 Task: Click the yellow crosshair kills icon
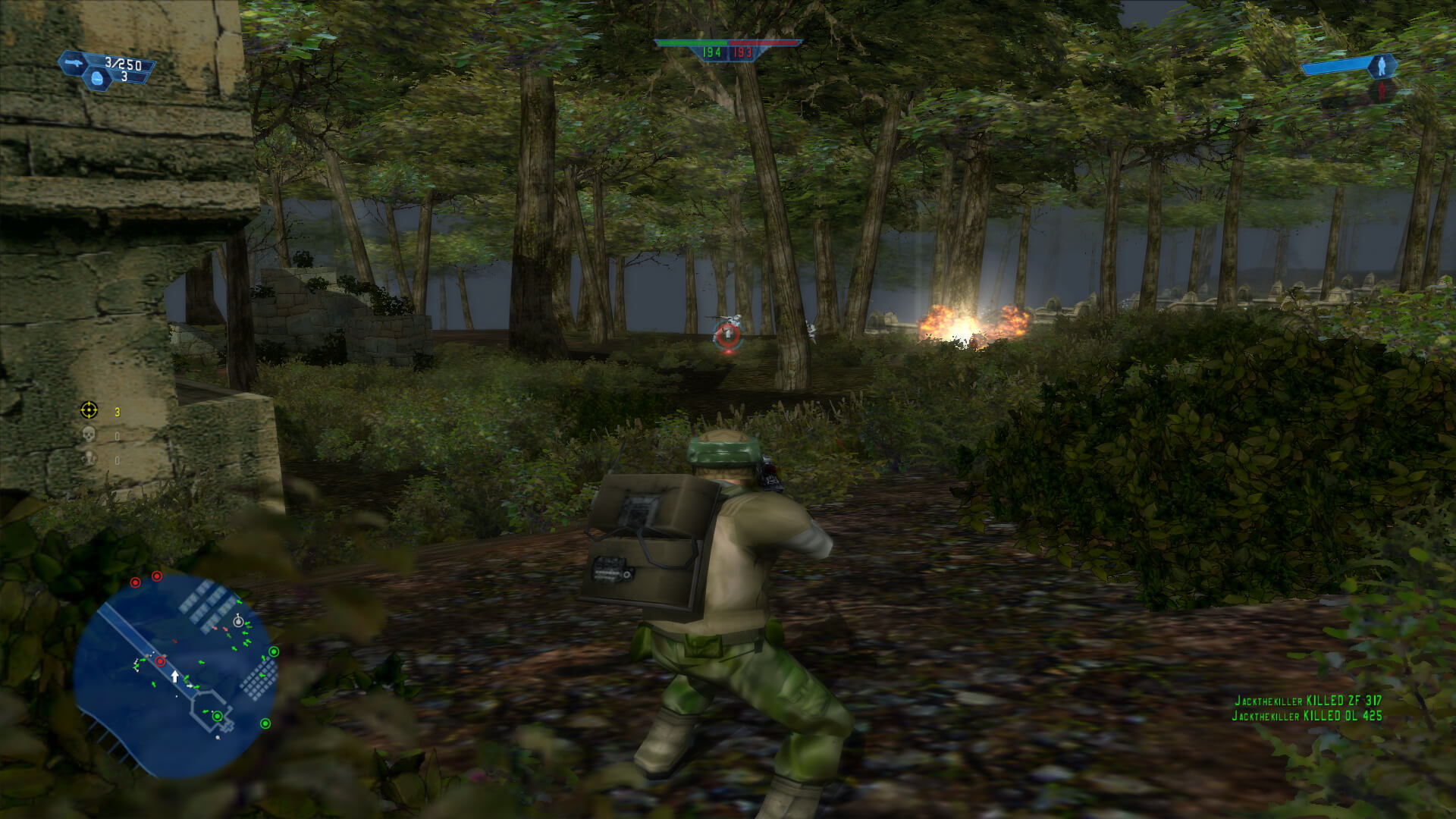pyautogui.click(x=87, y=410)
